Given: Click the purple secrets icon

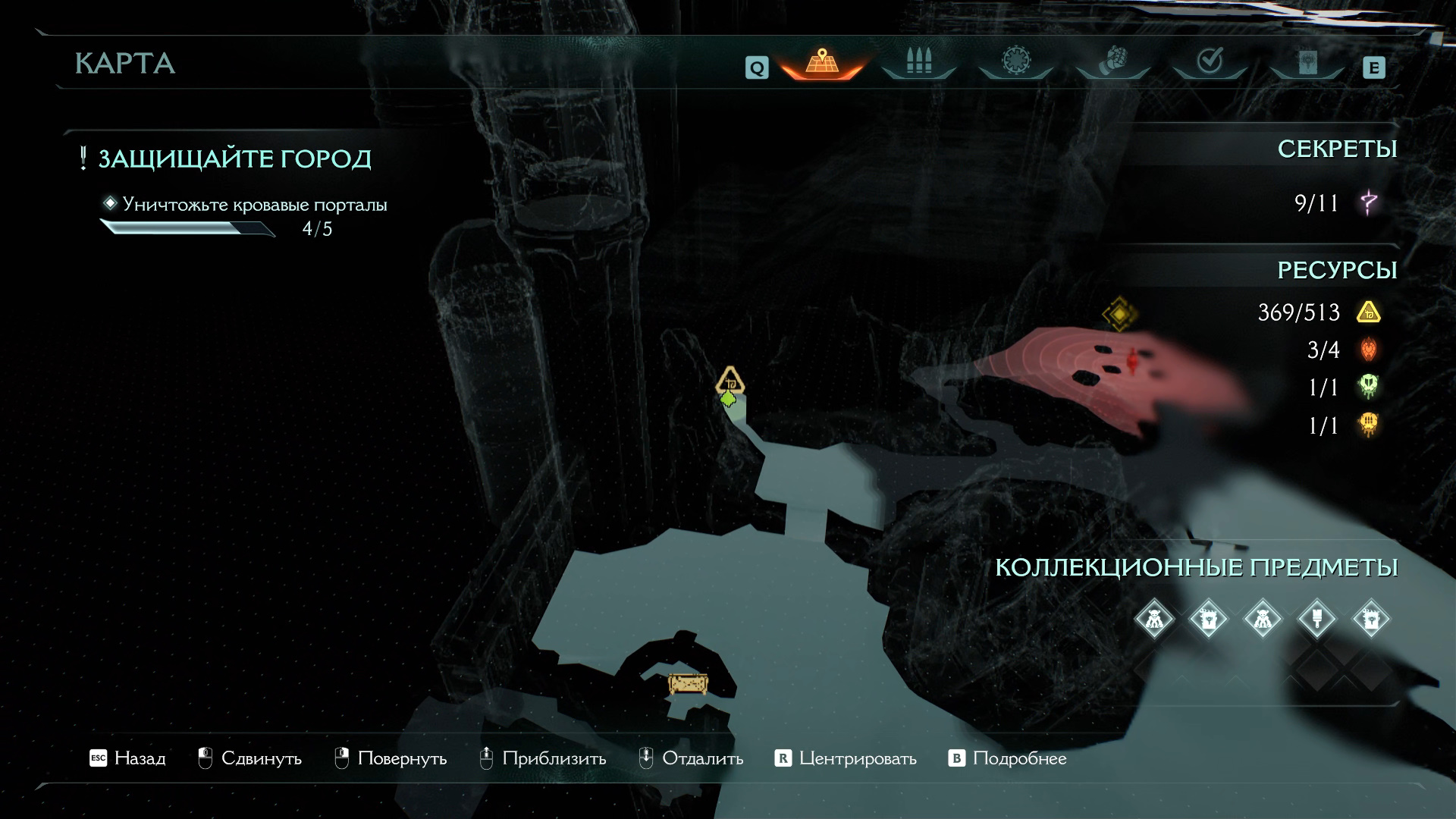Looking at the screenshot, I should pyautogui.click(x=1369, y=202).
